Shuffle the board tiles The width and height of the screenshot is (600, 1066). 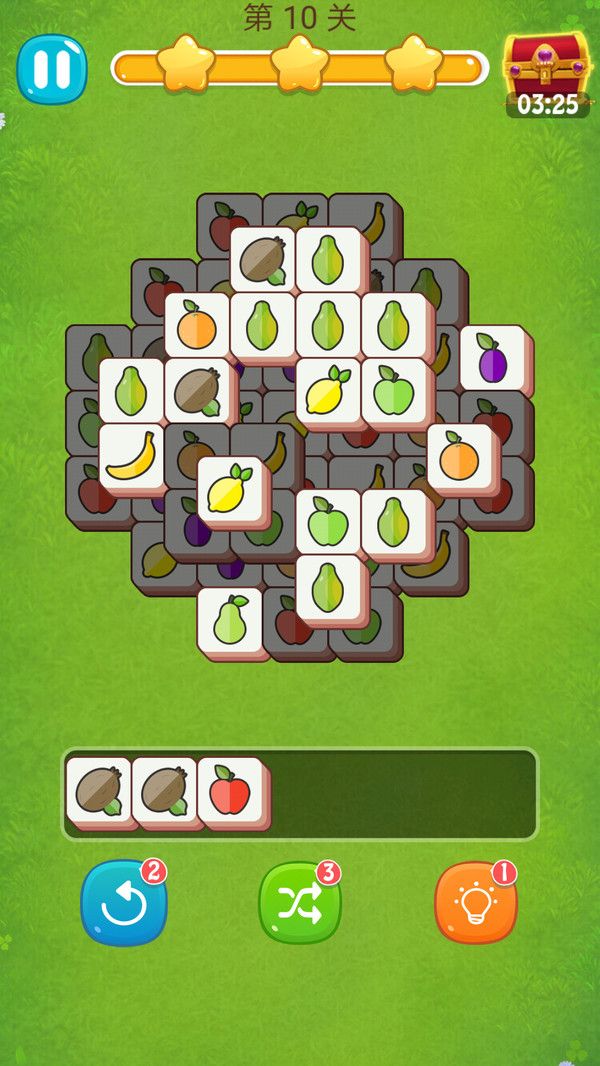point(300,902)
